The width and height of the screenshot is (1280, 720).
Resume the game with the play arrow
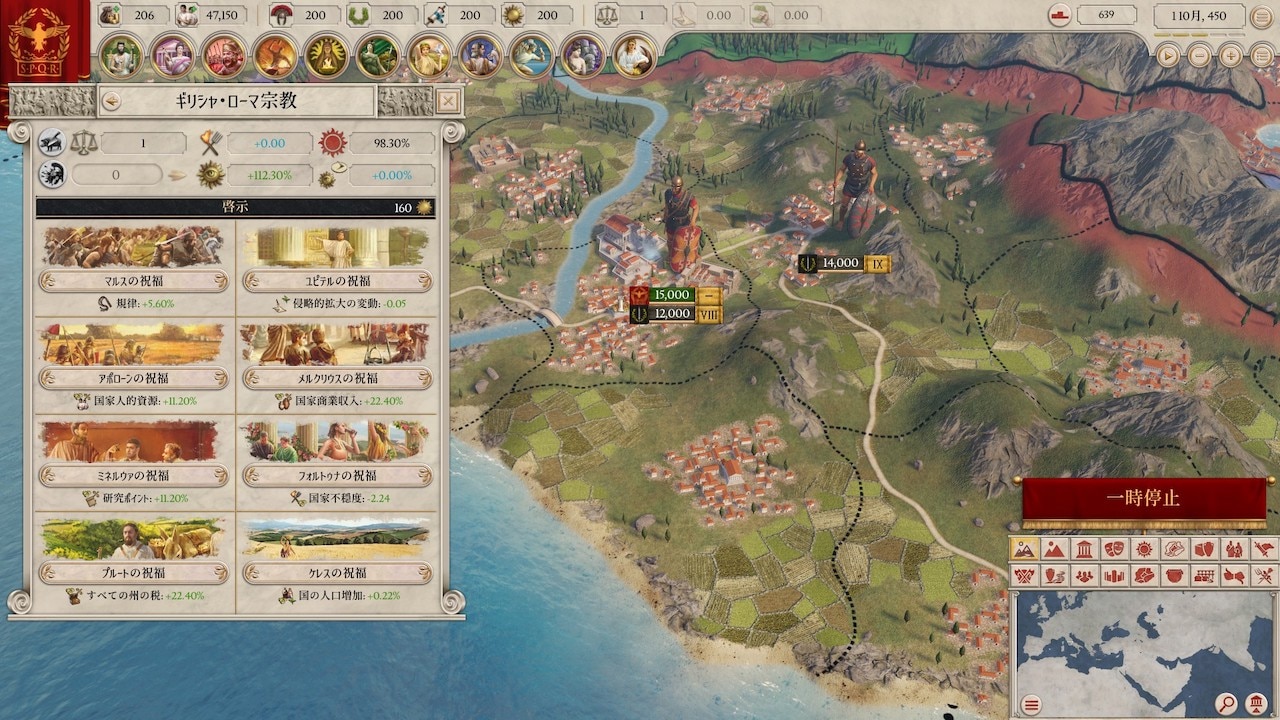(1167, 56)
